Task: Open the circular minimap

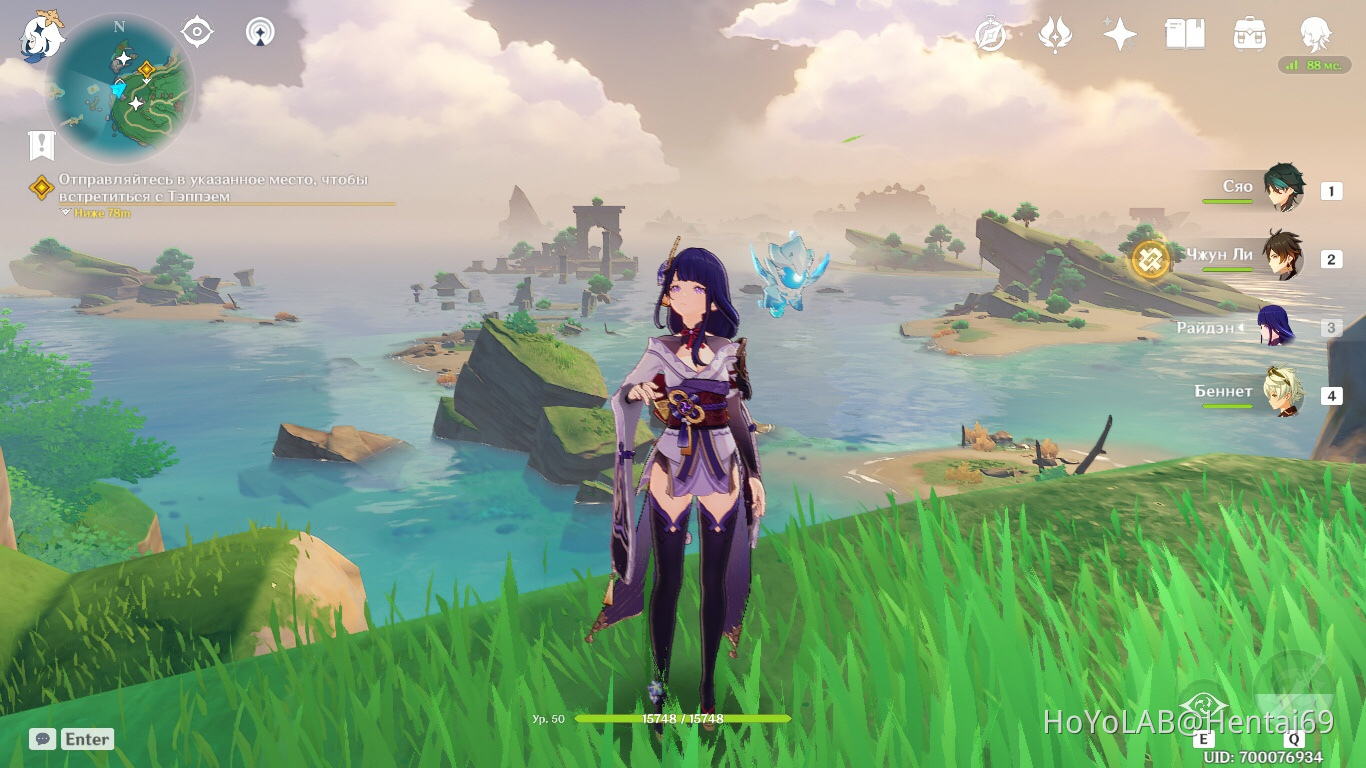Action: [x=120, y=88]
